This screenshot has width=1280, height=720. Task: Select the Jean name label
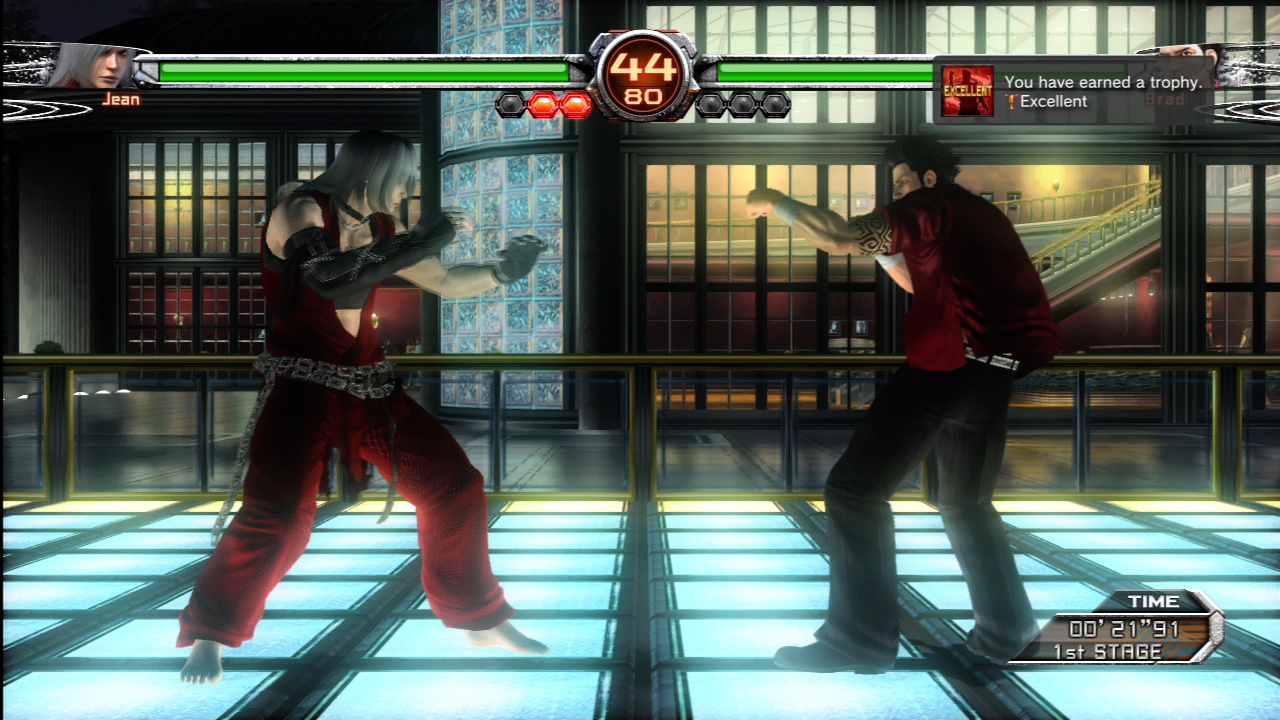click(122, 98)
